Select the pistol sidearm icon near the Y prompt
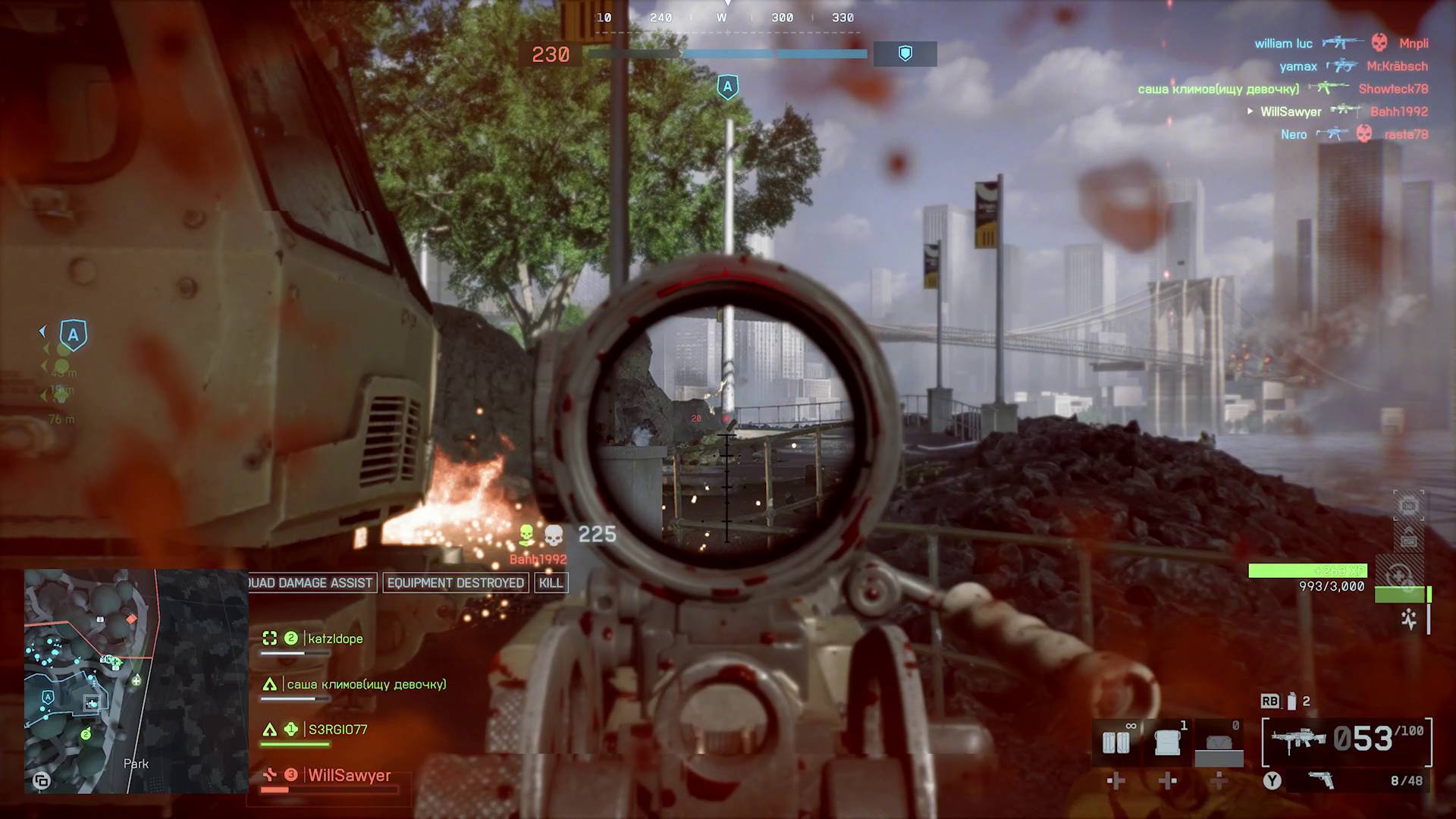This screenshot has height=819, width=1456. 1321,780
